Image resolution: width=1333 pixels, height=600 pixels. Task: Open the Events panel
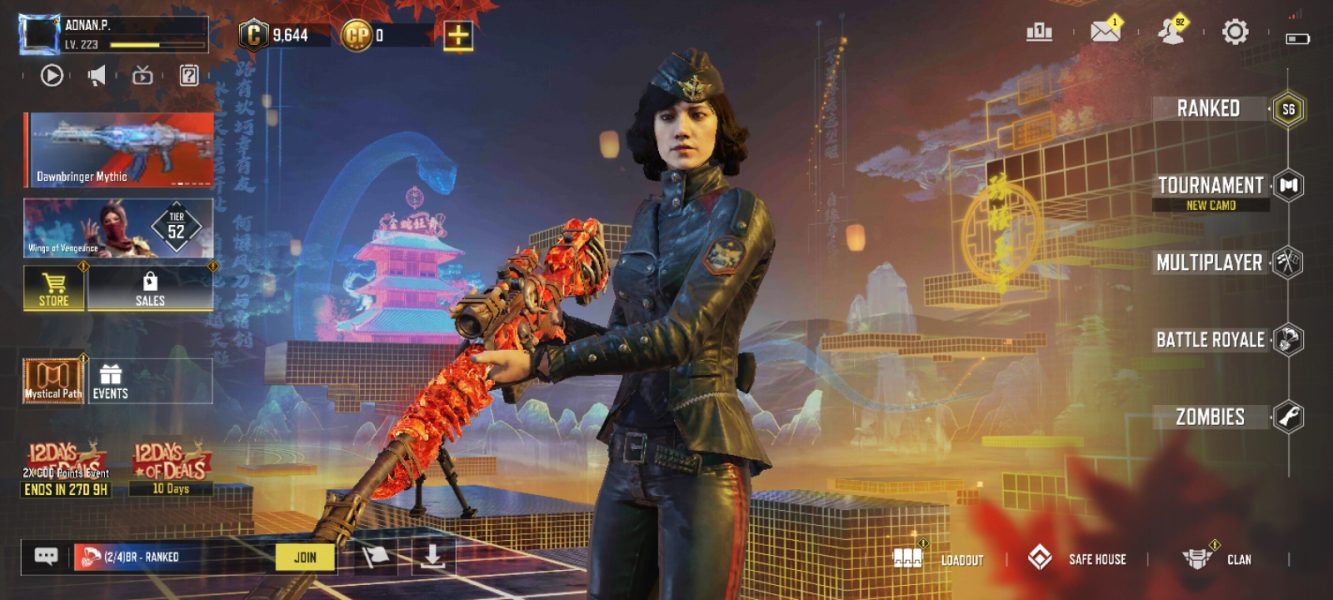(x=110, y=381)
